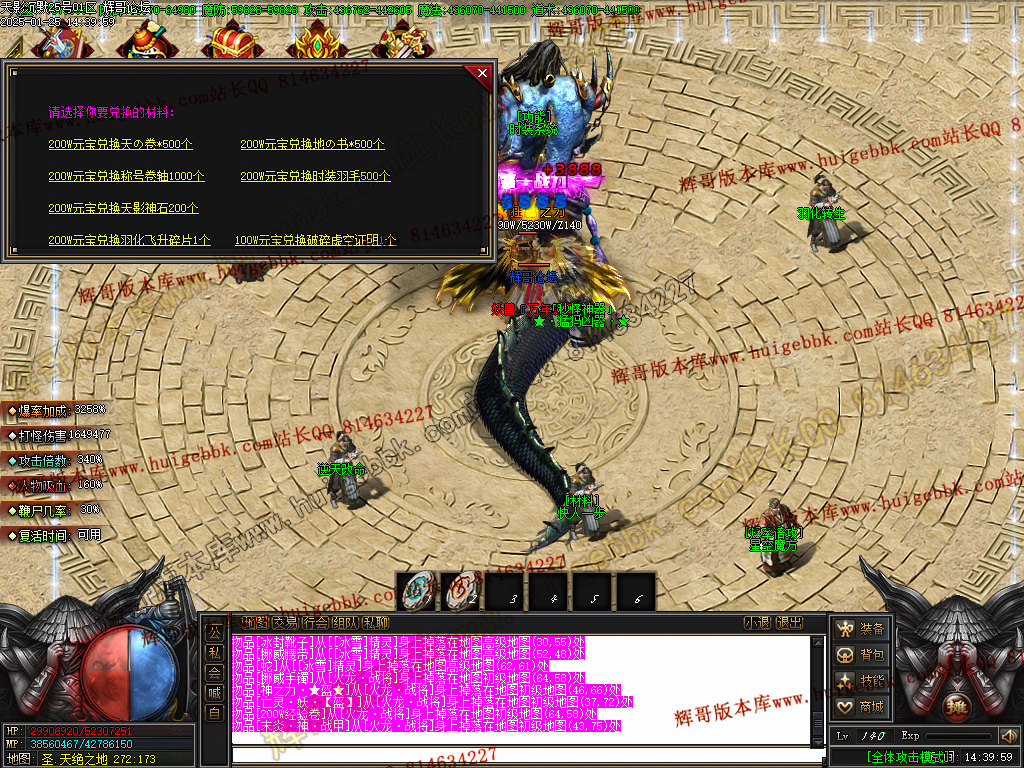Close the material exchange dialog
Image resolution: width=1024 pixels, height=768 pixels.
[x=482, y=73]
